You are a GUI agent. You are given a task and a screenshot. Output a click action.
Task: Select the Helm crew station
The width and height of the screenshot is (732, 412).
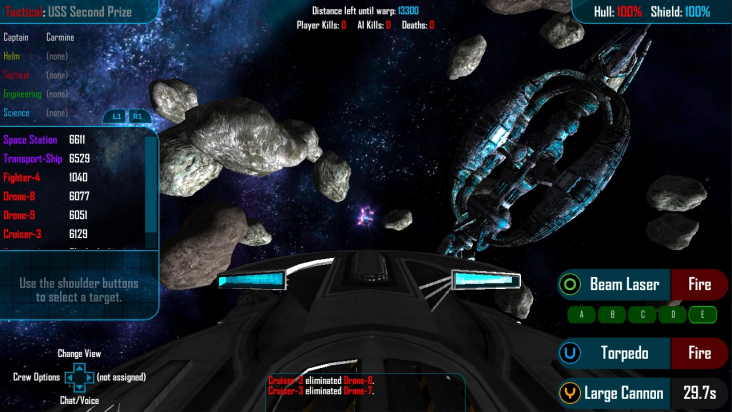[12, 56]
